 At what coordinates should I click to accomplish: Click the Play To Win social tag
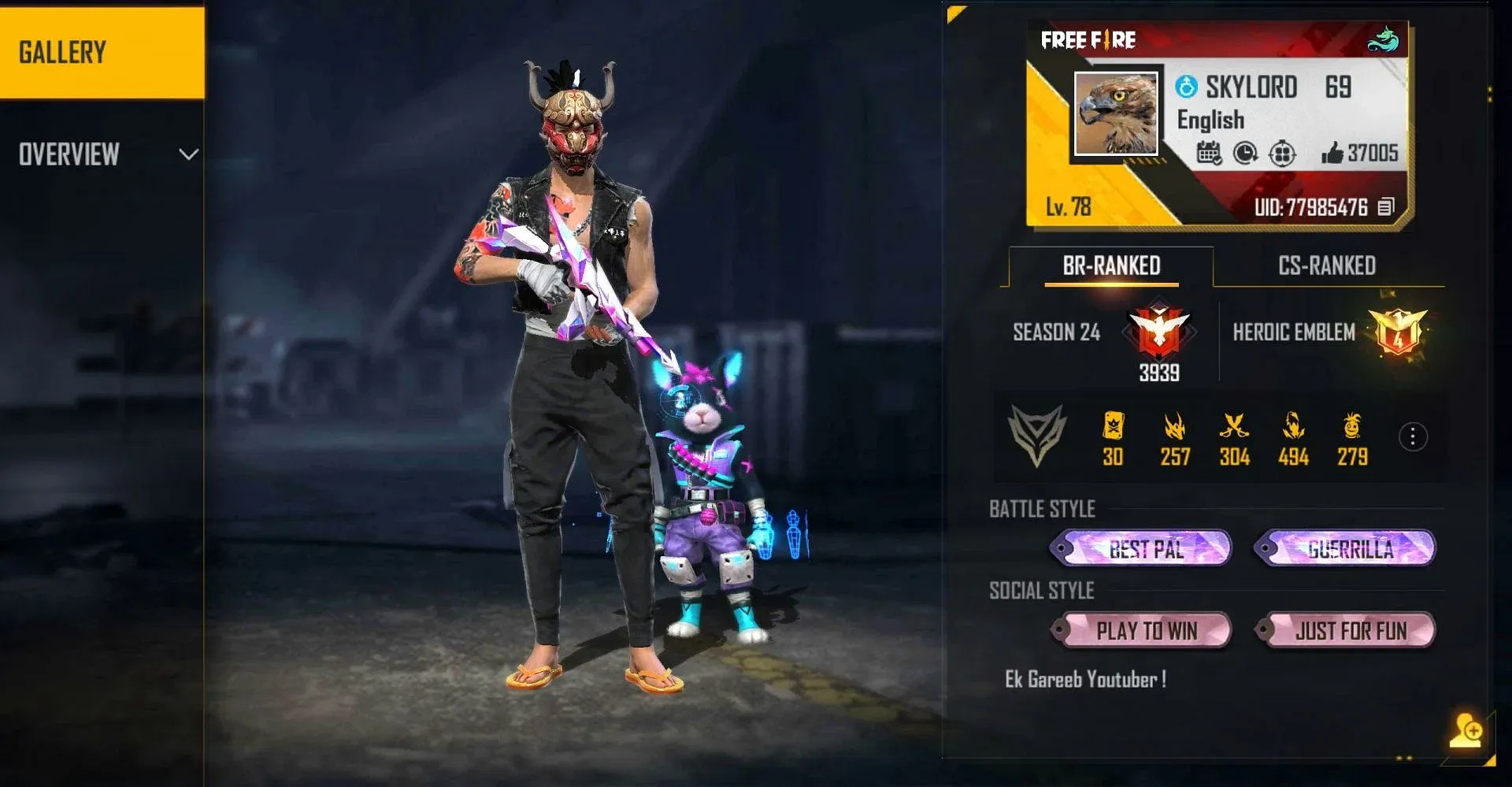click(1142, 630)
